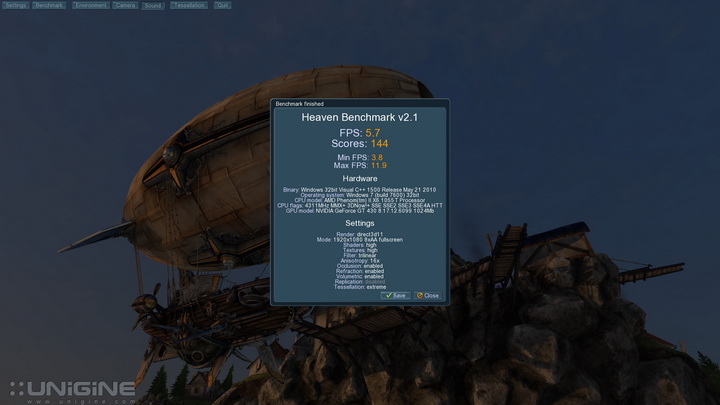Quit the Heaven Benchmark
The width and height of the screenshot is (720, 405).
click(x=222, y=5)
